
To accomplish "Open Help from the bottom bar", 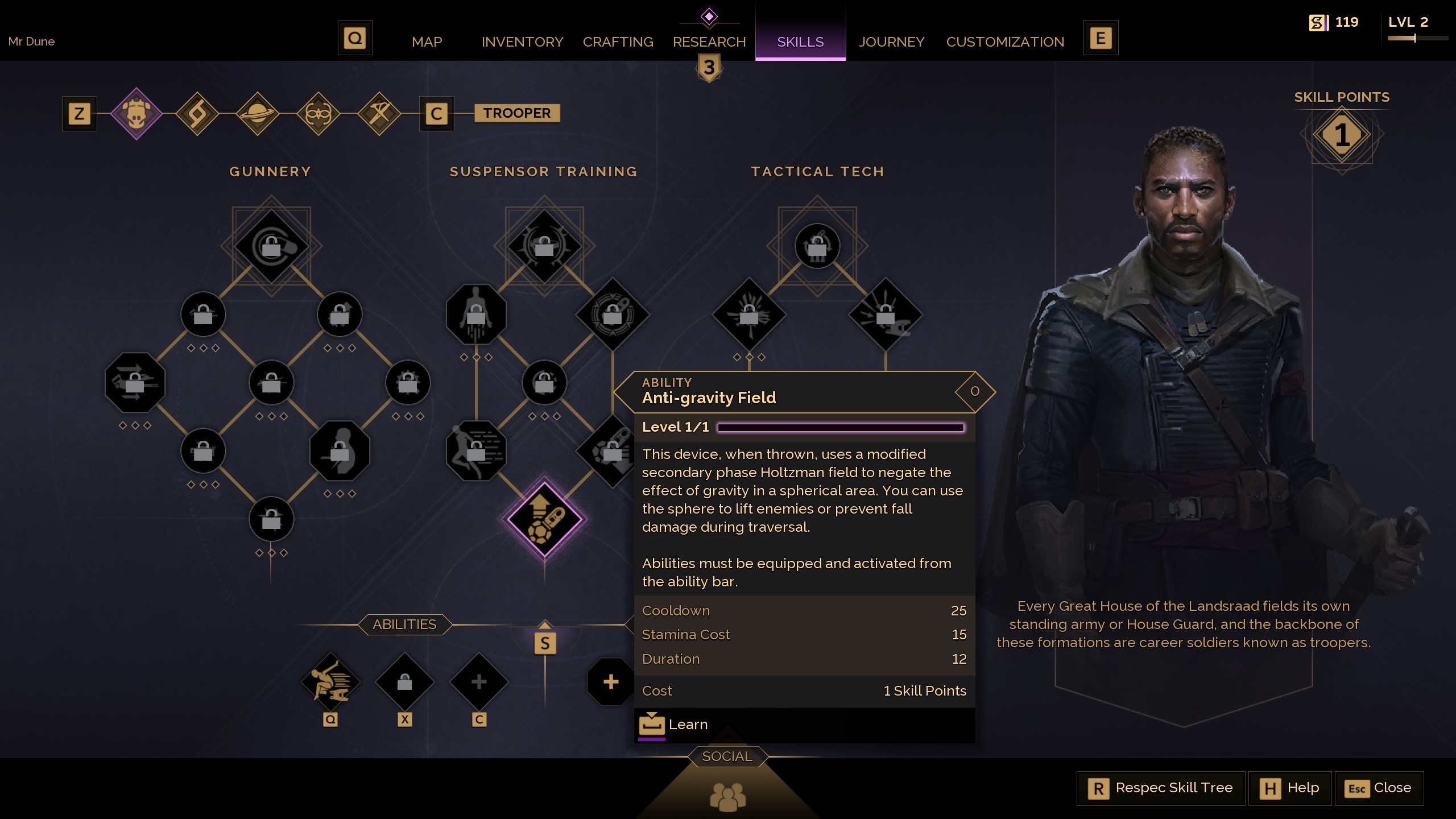I will pyautogui.click(x=1290, y=788).
